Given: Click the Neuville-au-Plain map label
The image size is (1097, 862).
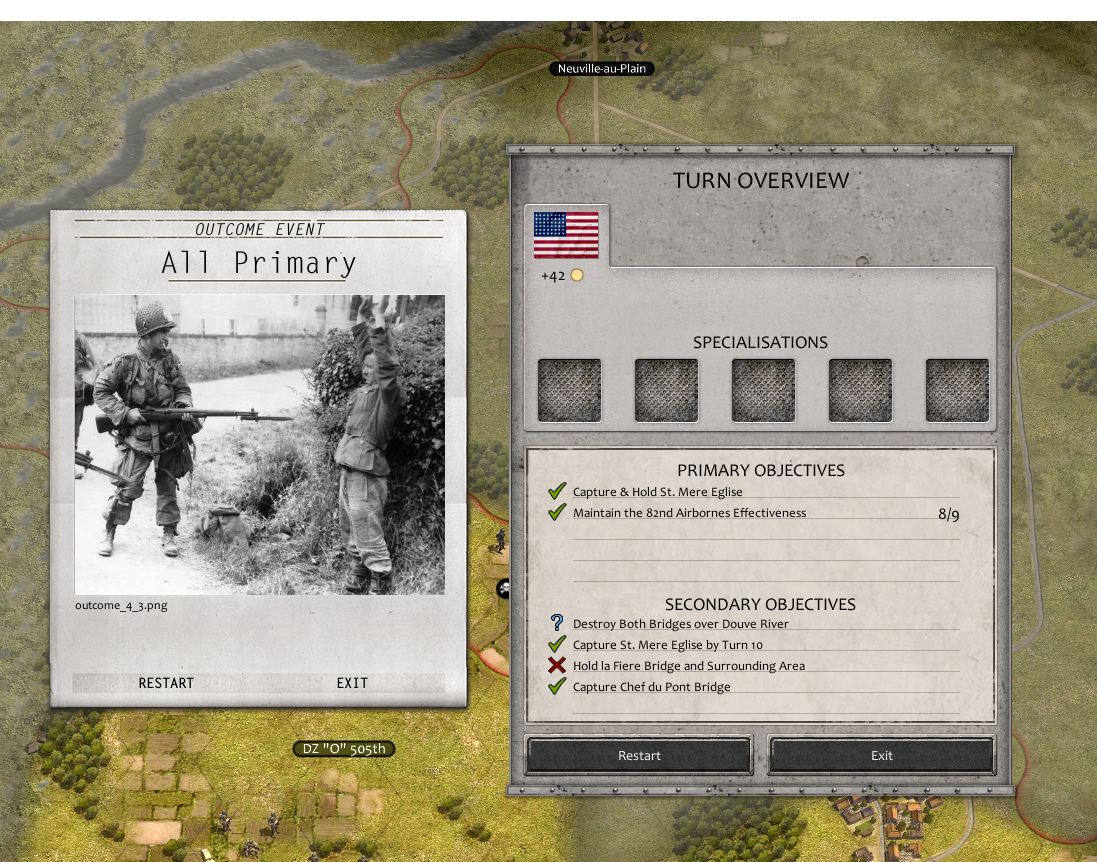Looking at the screenshot, I should [601, 69].
